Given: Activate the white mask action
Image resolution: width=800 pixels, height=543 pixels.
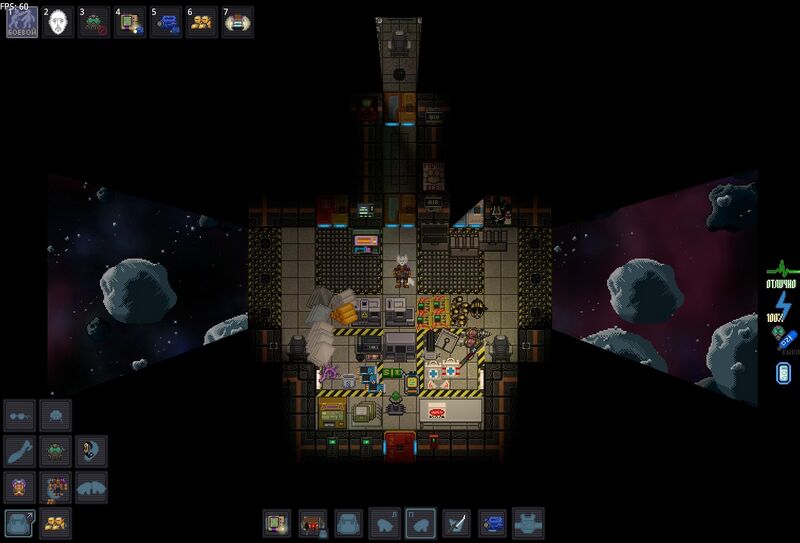Looking at the screenshot, I should 57,22.
